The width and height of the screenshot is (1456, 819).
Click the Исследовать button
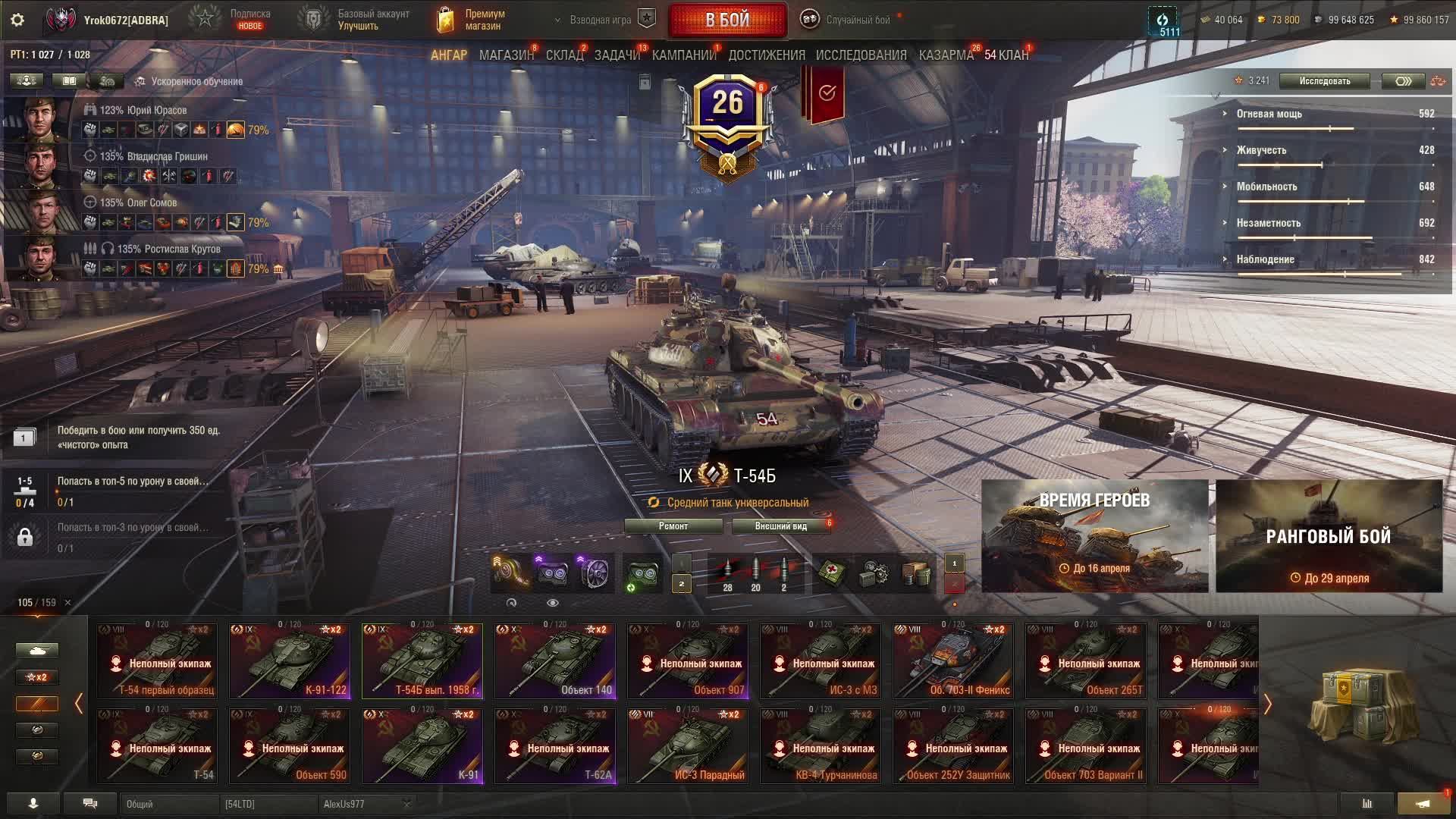1324,81
